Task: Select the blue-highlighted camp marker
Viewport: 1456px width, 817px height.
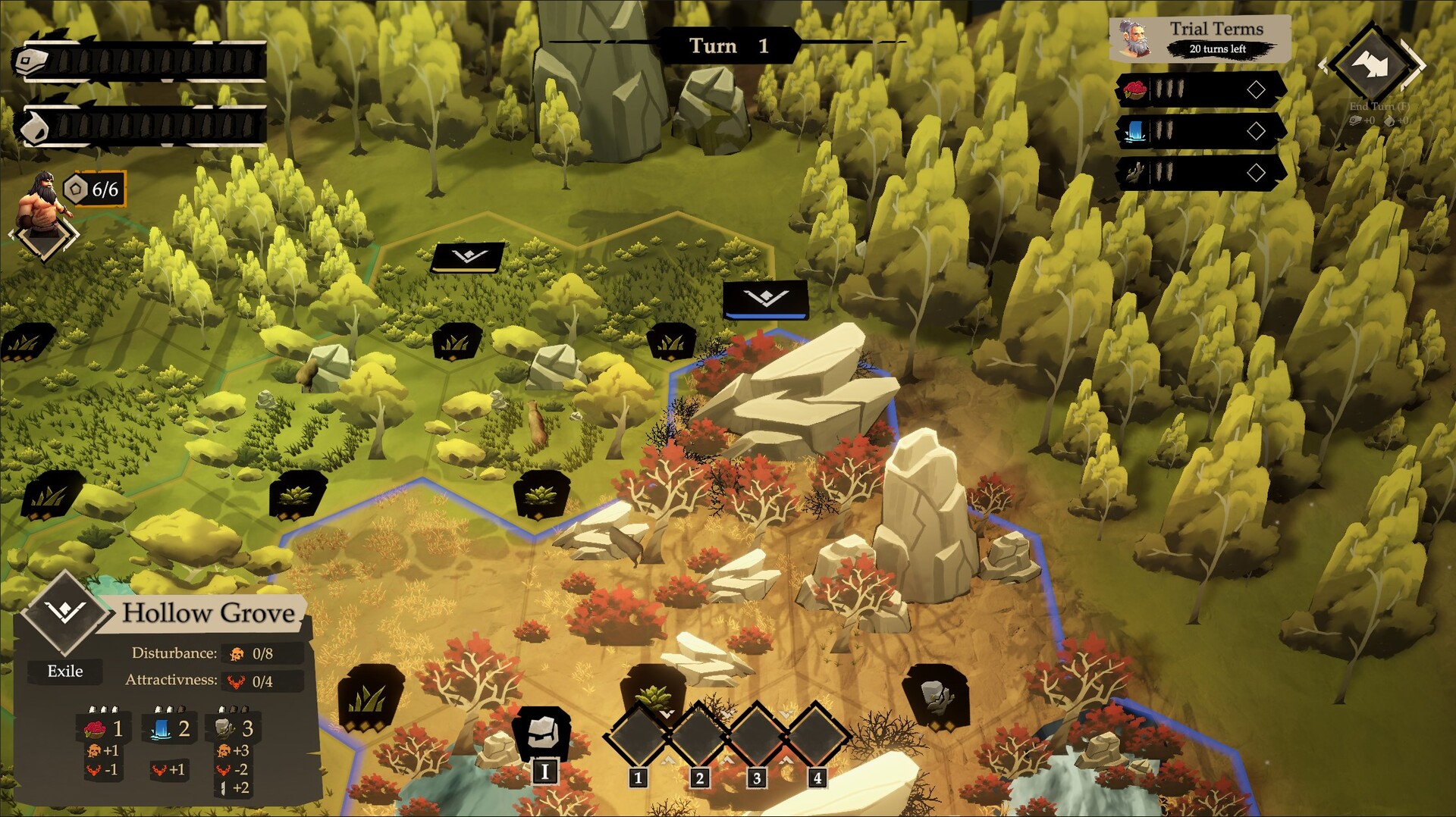Action: pyautogui.click(x=765, y=299)
